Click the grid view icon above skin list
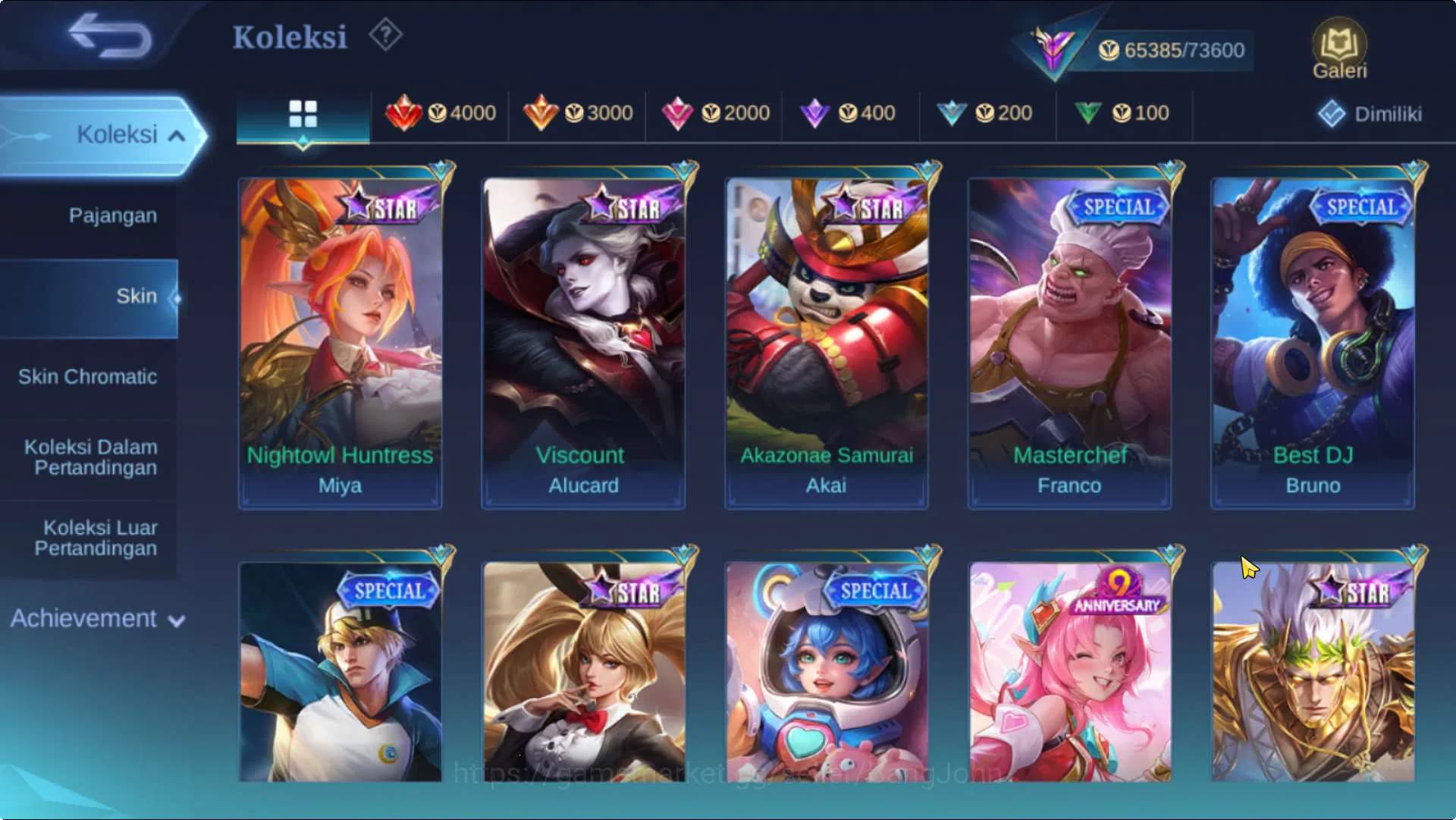 (x=304, y=114)
